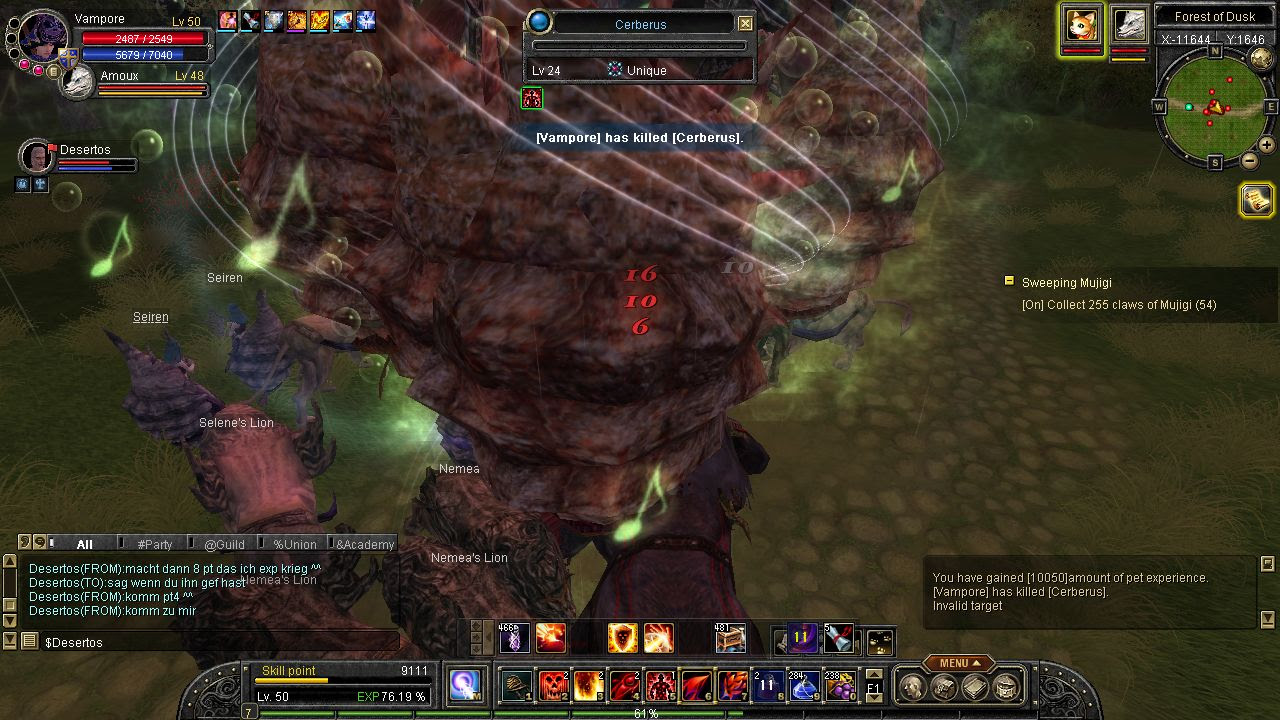The image size is (1280, 720).
Task: Activate the glowing purple orb skill button
Action: tap(465, 684)
